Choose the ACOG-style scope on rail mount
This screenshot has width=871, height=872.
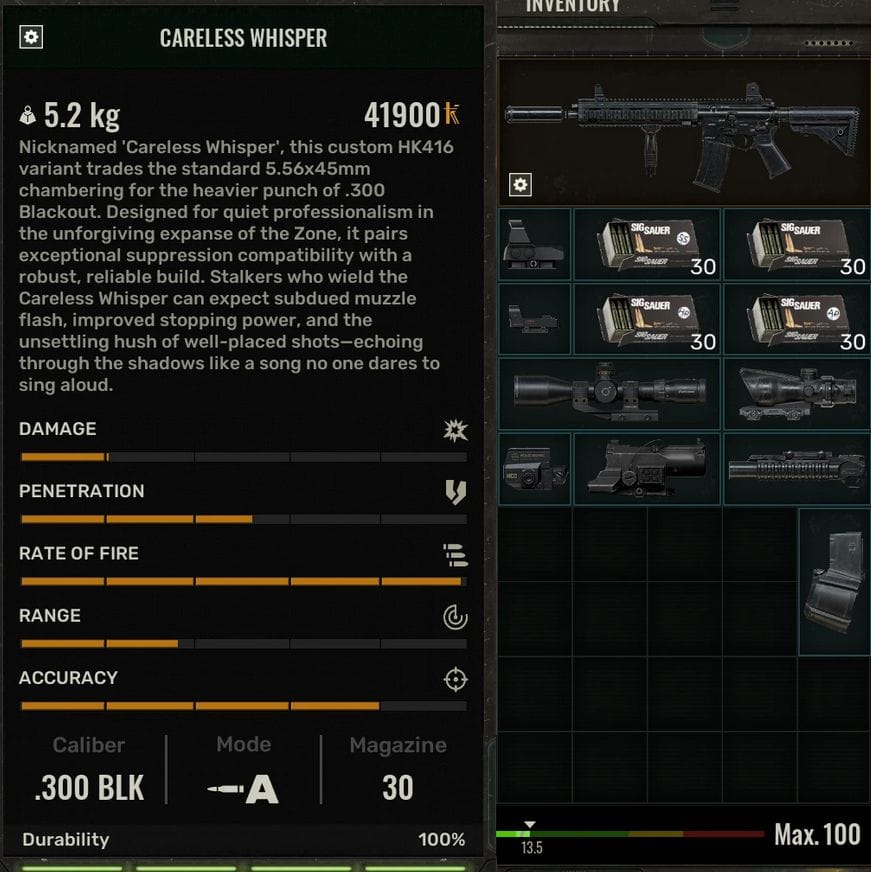[x=795, y=393]
